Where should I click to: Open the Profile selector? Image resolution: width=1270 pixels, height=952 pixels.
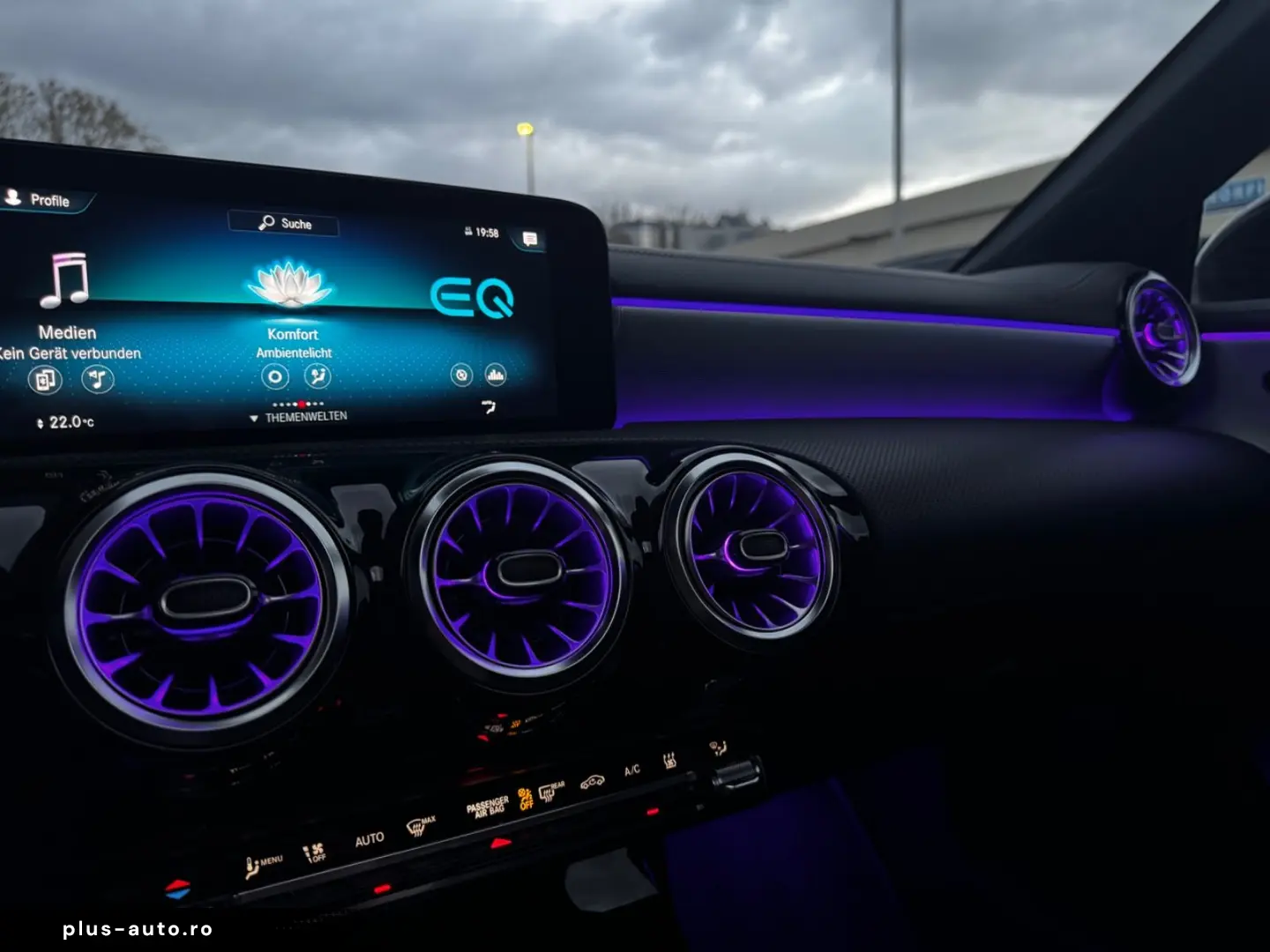coord(41,201)
